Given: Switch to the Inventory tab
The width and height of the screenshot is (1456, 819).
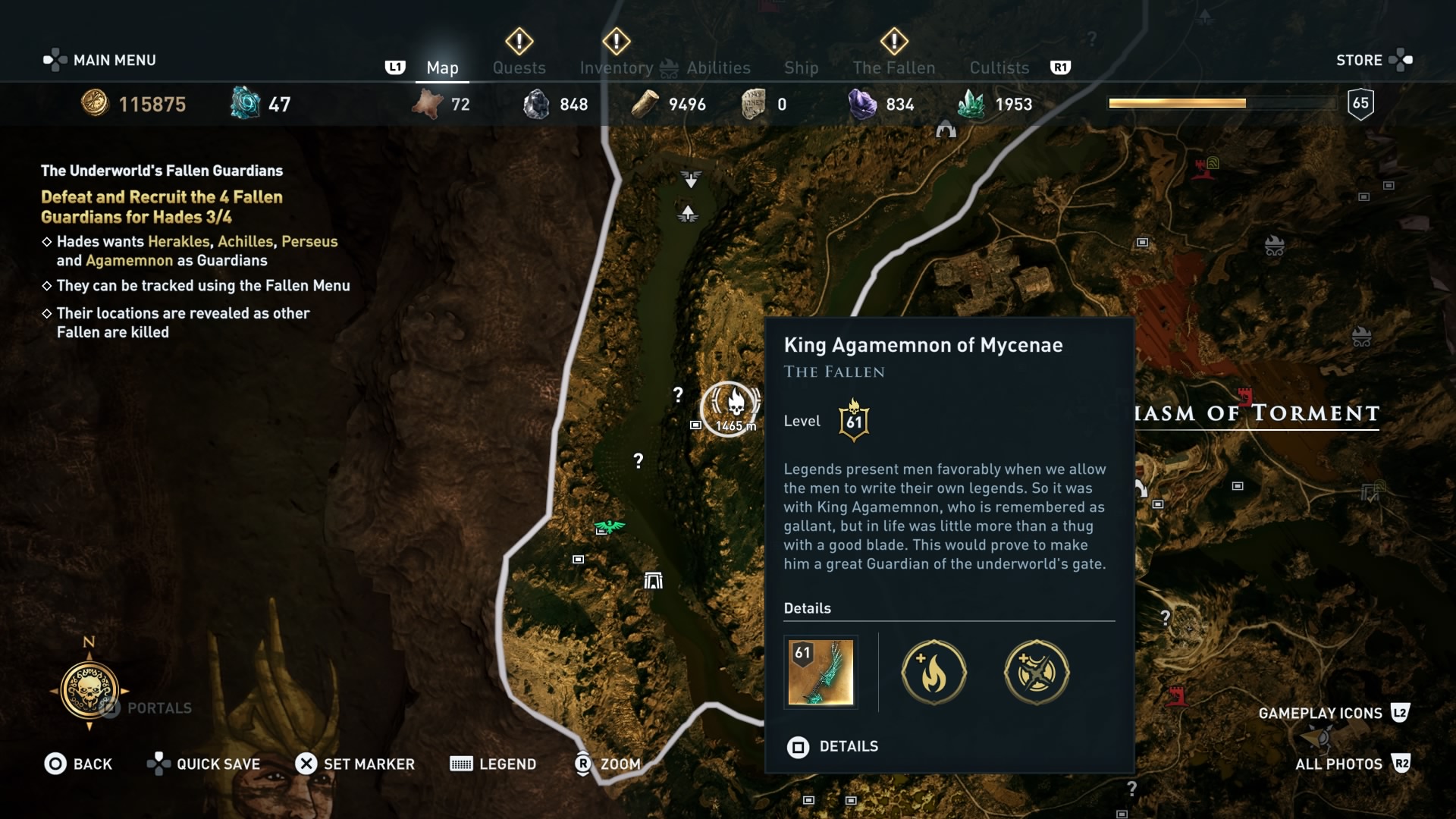Looking at the screenshot, I should pyautogui.click(x=617, y=67).
